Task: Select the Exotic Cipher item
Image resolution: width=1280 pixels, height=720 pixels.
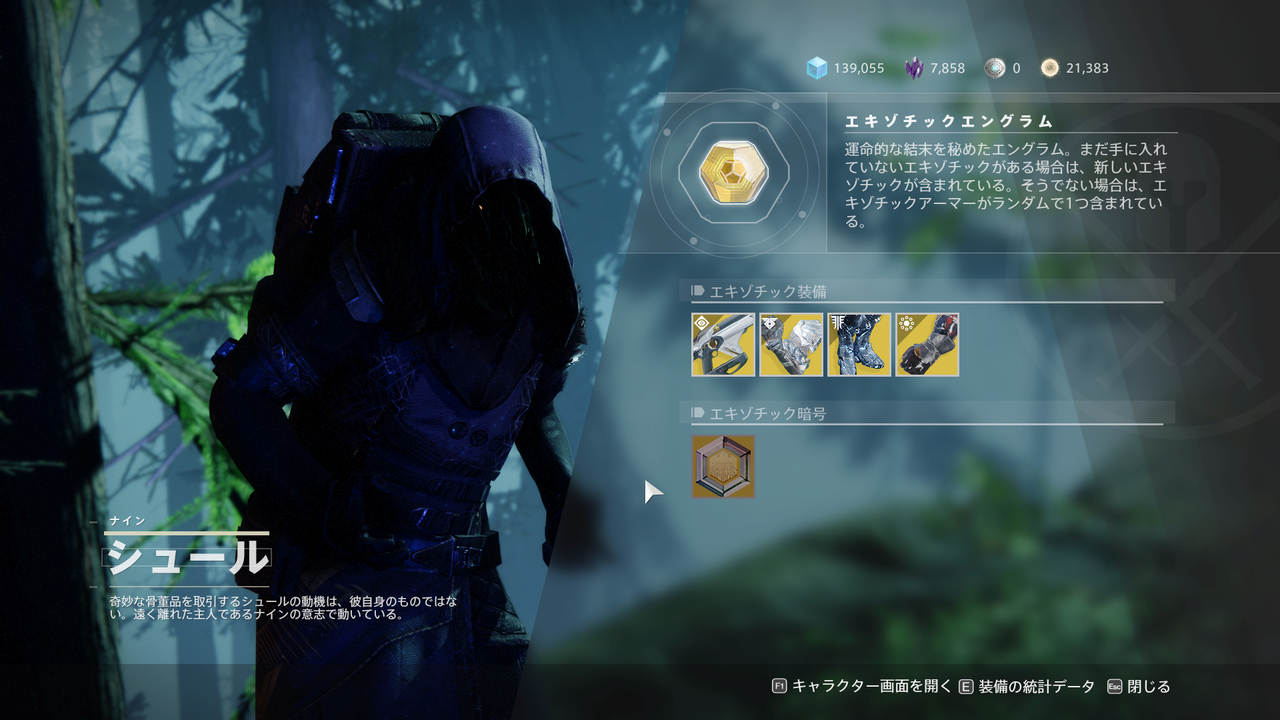Action: click(722, 466)
